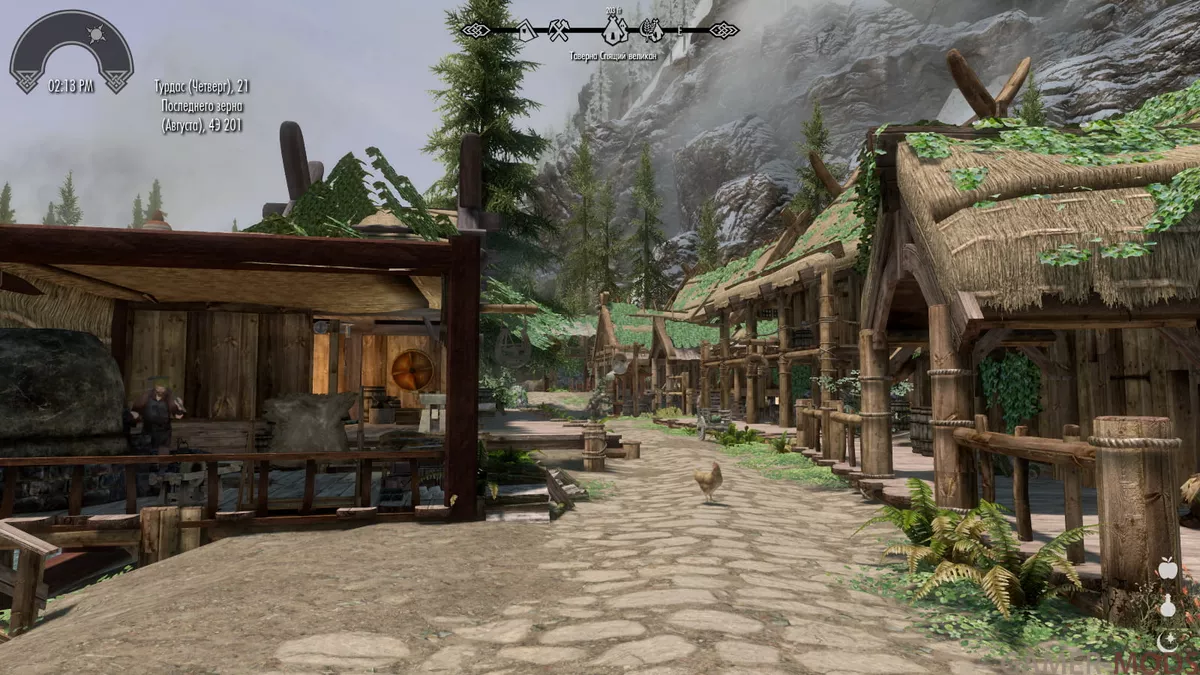The width and height of the screenshot is (1200, 675).
Task: Select the bottle thirst icon
Action: 1167,605
